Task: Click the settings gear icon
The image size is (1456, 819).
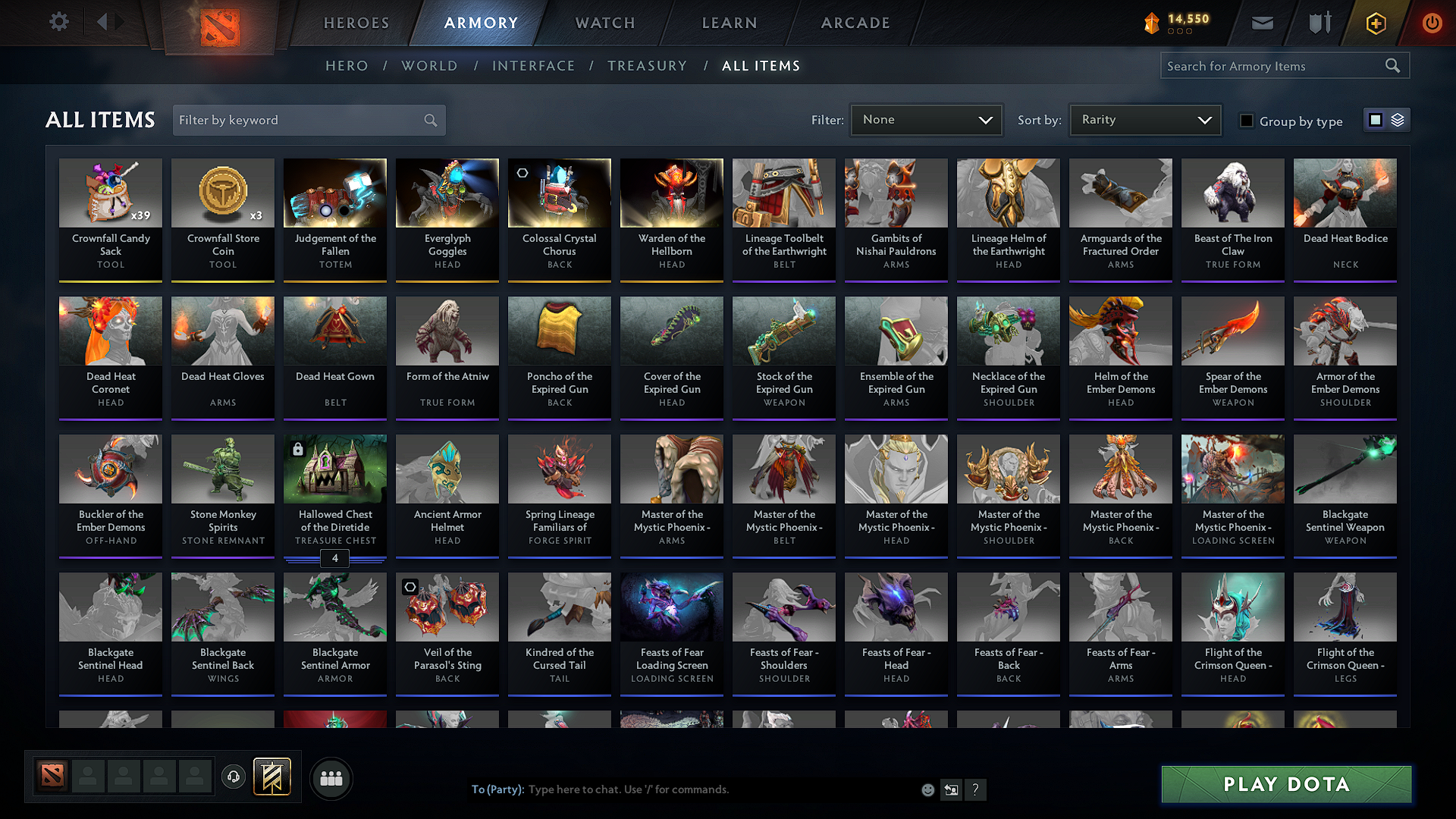Action: point(58,22)
